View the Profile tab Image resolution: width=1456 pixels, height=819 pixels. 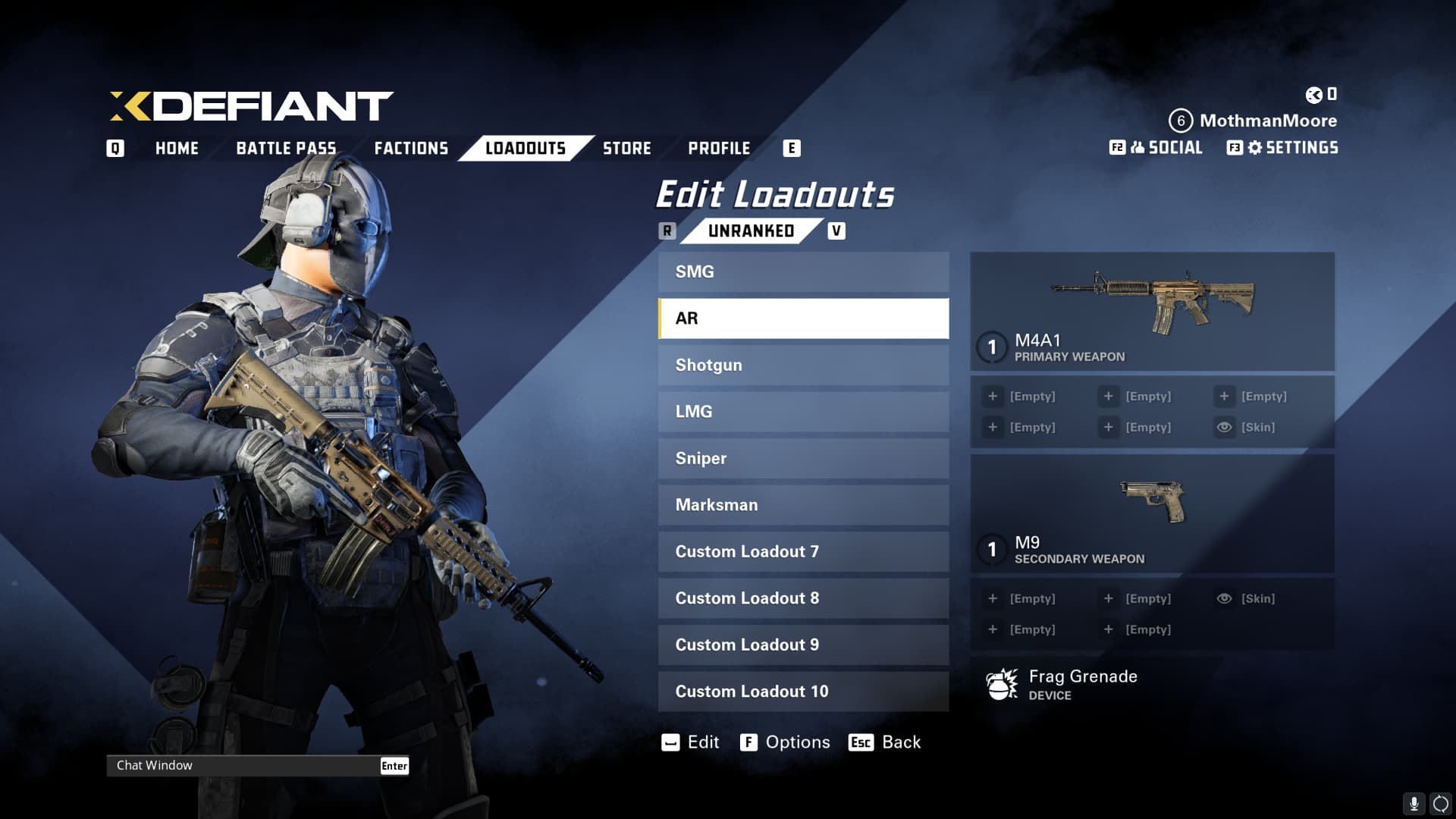tap(719, 148)
